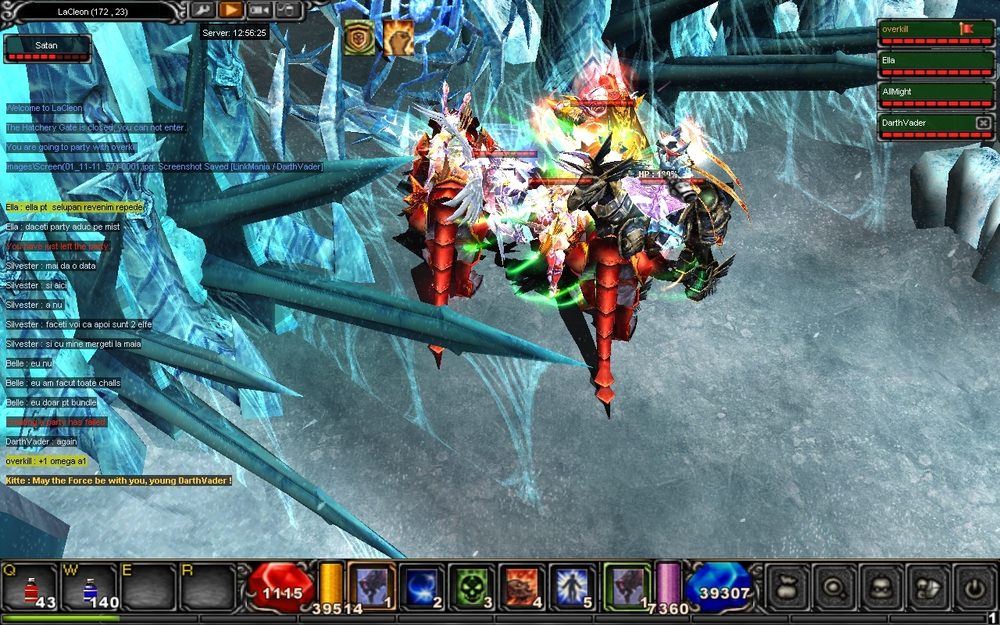Use the red health potion in slot Q

pos(30,586)
